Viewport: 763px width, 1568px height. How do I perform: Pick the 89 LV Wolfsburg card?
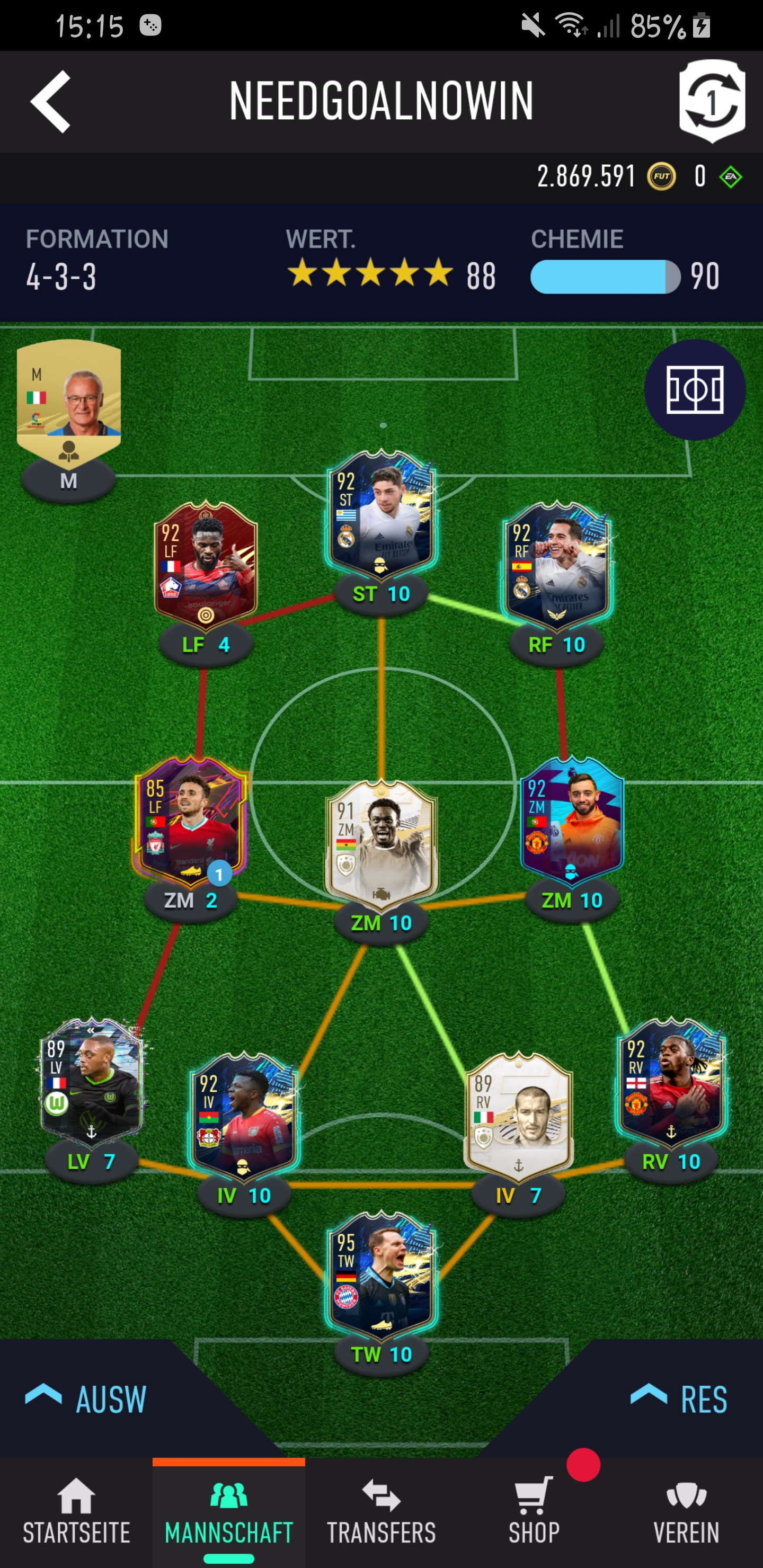pyautogui.click(x=91, y=1081)
